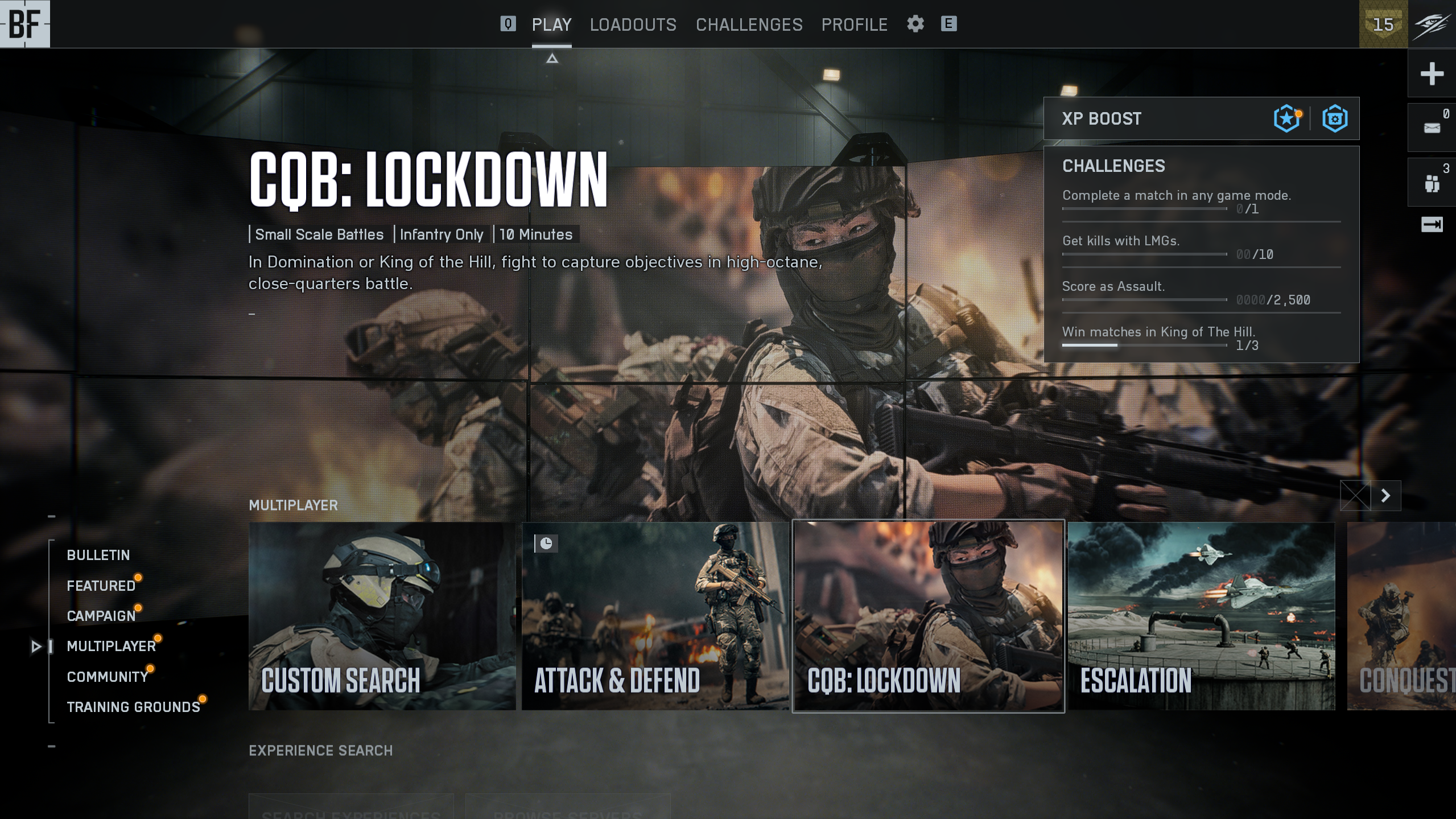
Task: Select the Attack & Defend mode tile
Action: tap(655, 616)
